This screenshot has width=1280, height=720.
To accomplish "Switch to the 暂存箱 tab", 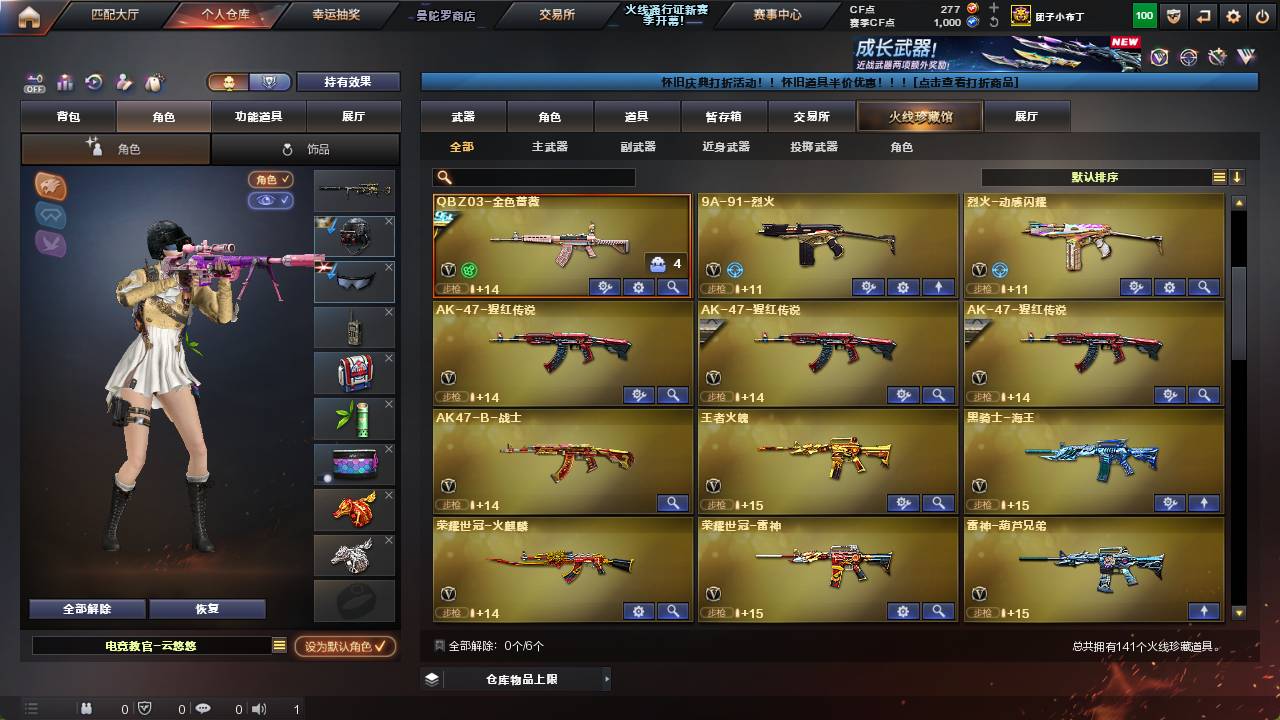I will 725,116.
